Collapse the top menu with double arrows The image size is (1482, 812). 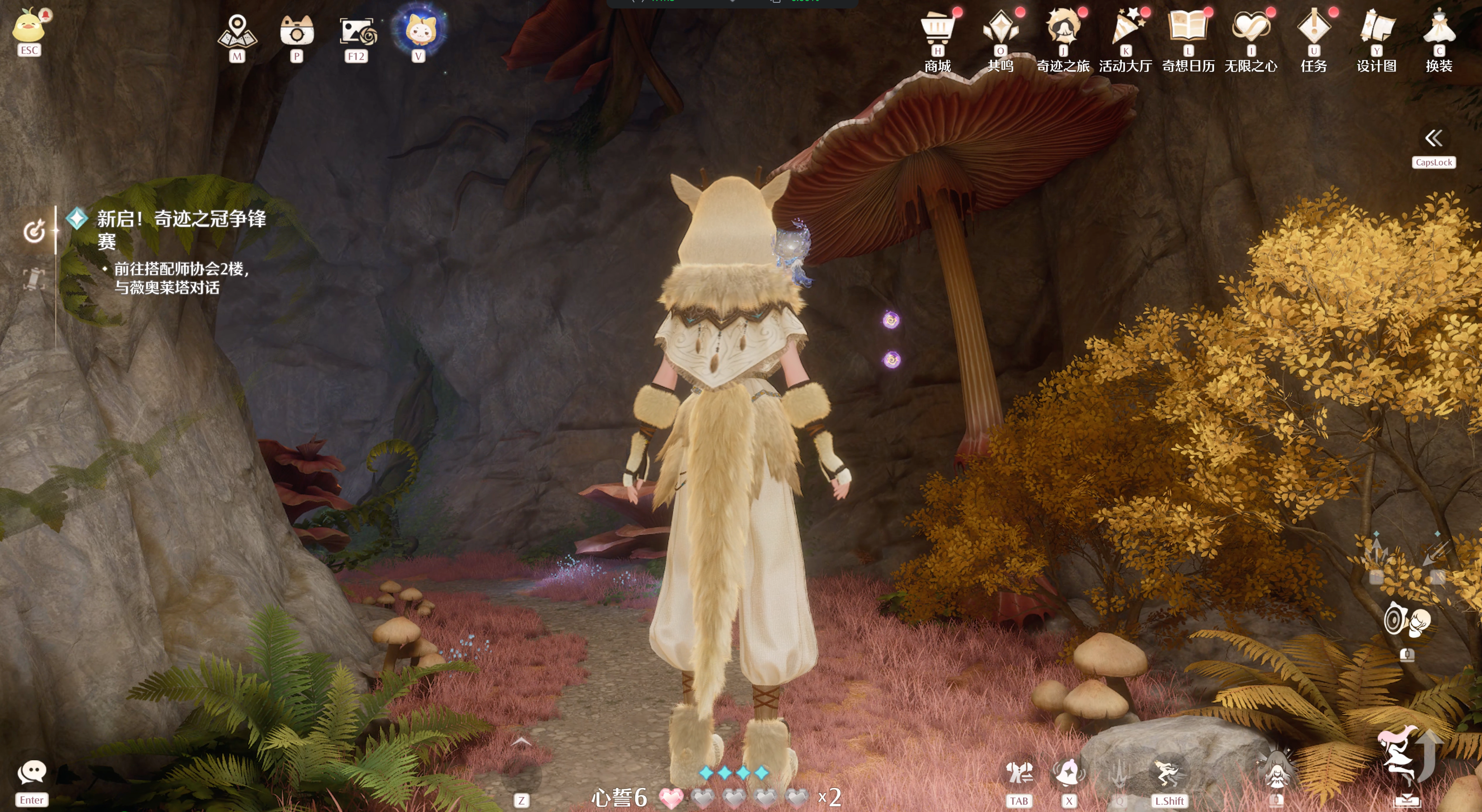pyautogui.click(x=1433, y=138)
